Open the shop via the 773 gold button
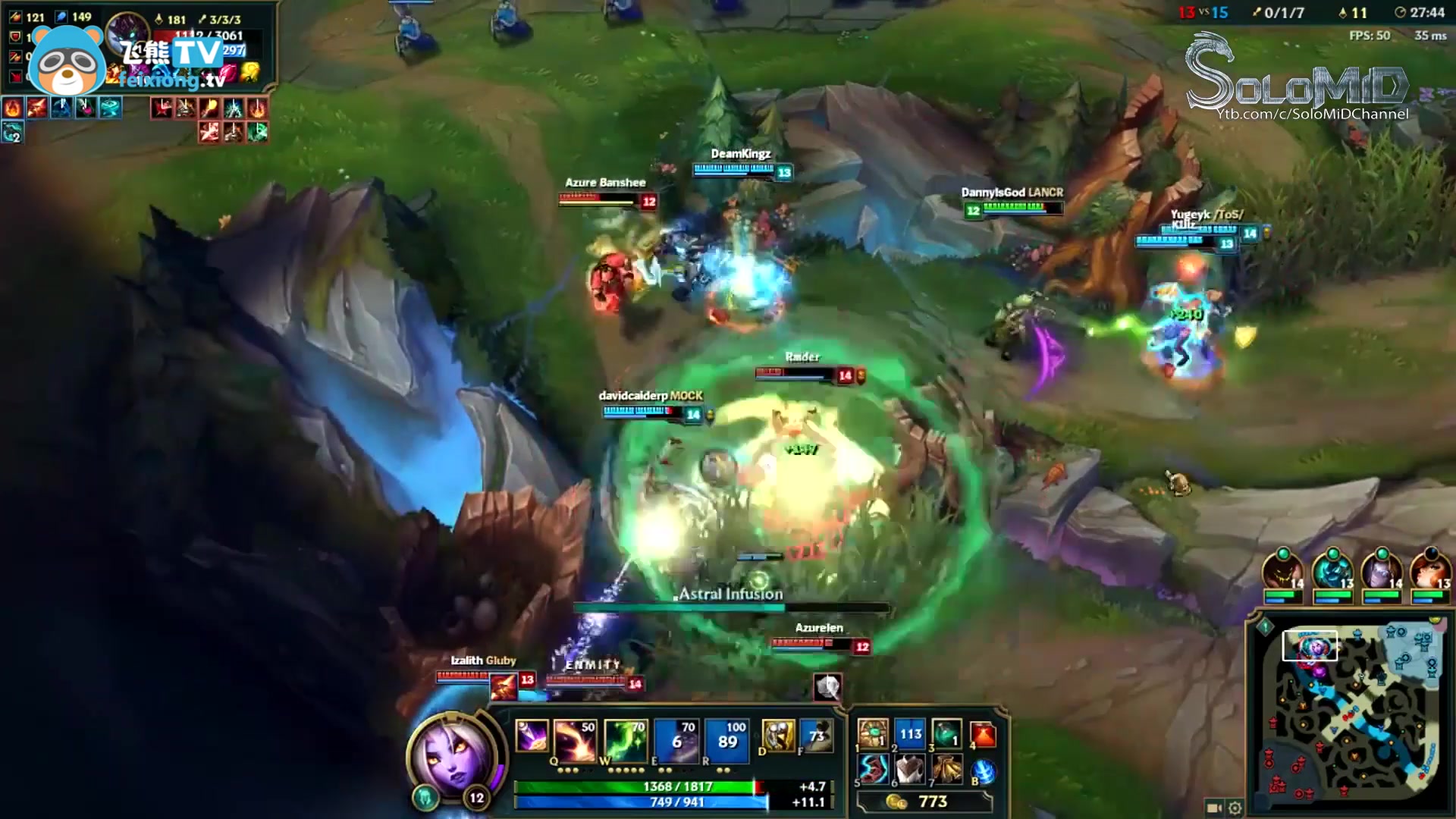Image resolution: width=1456 pixels, height=819 pixels. [924, 802]
